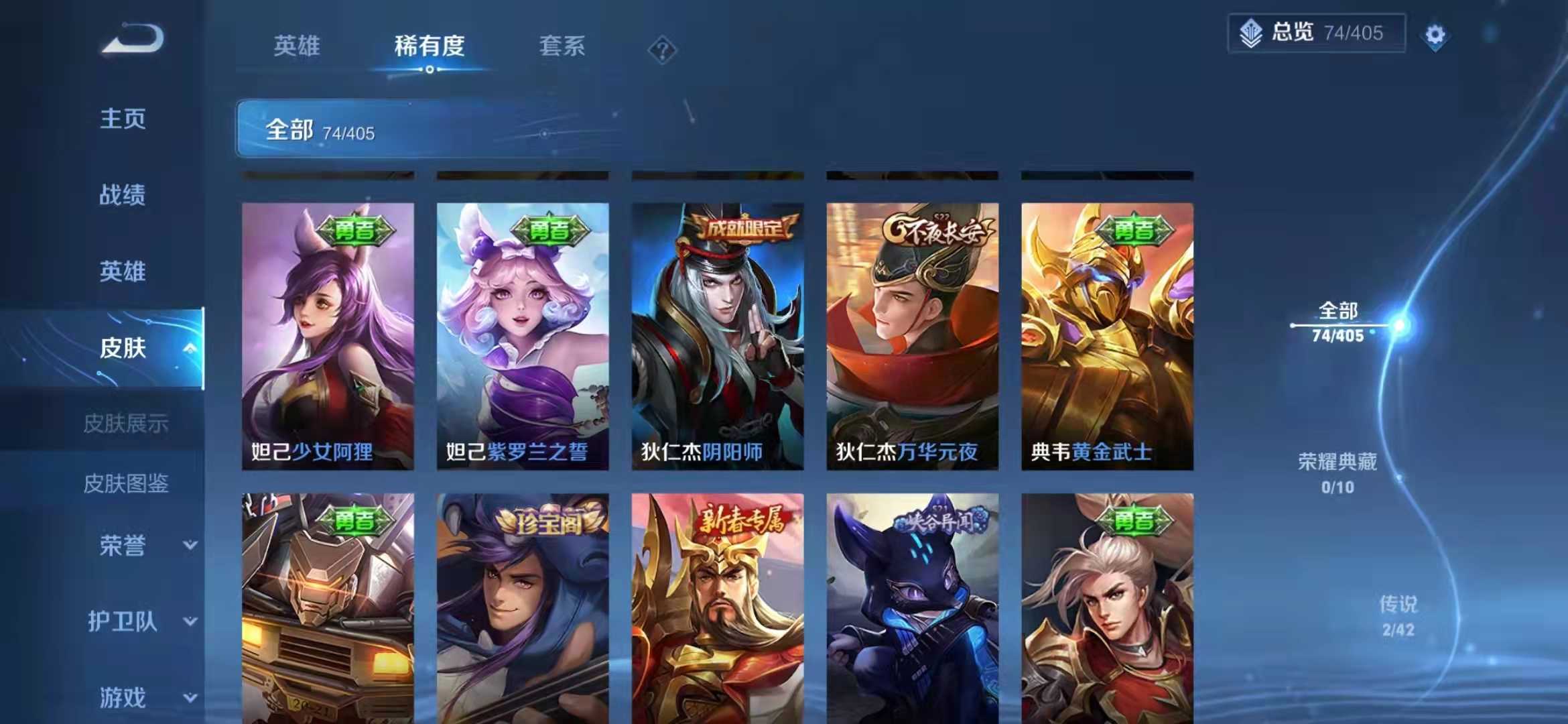Switch to the 英雄 filter tab
Viewport: 1568px width, 724px height.
297,47
